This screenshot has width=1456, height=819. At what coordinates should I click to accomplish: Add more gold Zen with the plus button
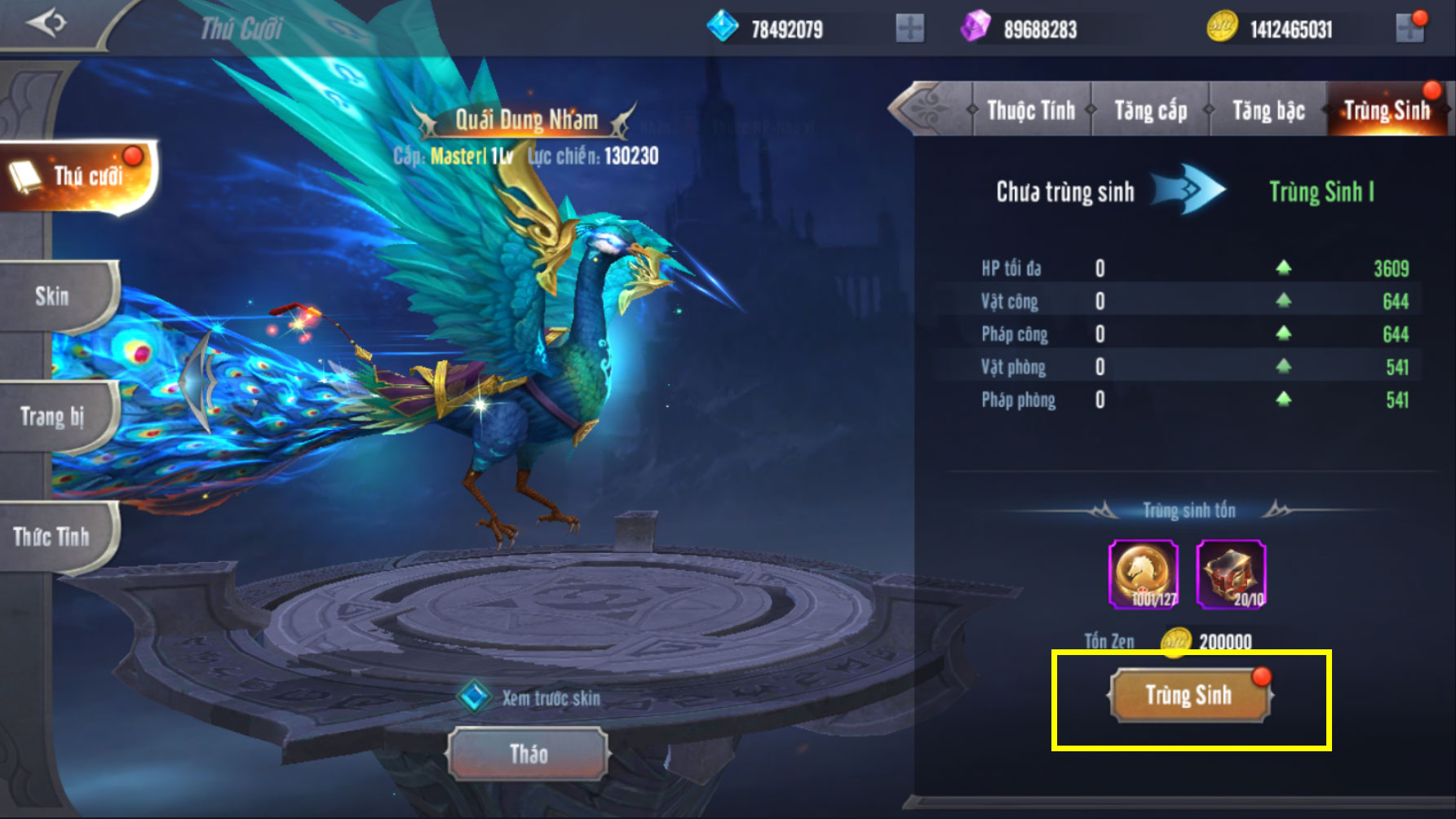point(1410,29)
